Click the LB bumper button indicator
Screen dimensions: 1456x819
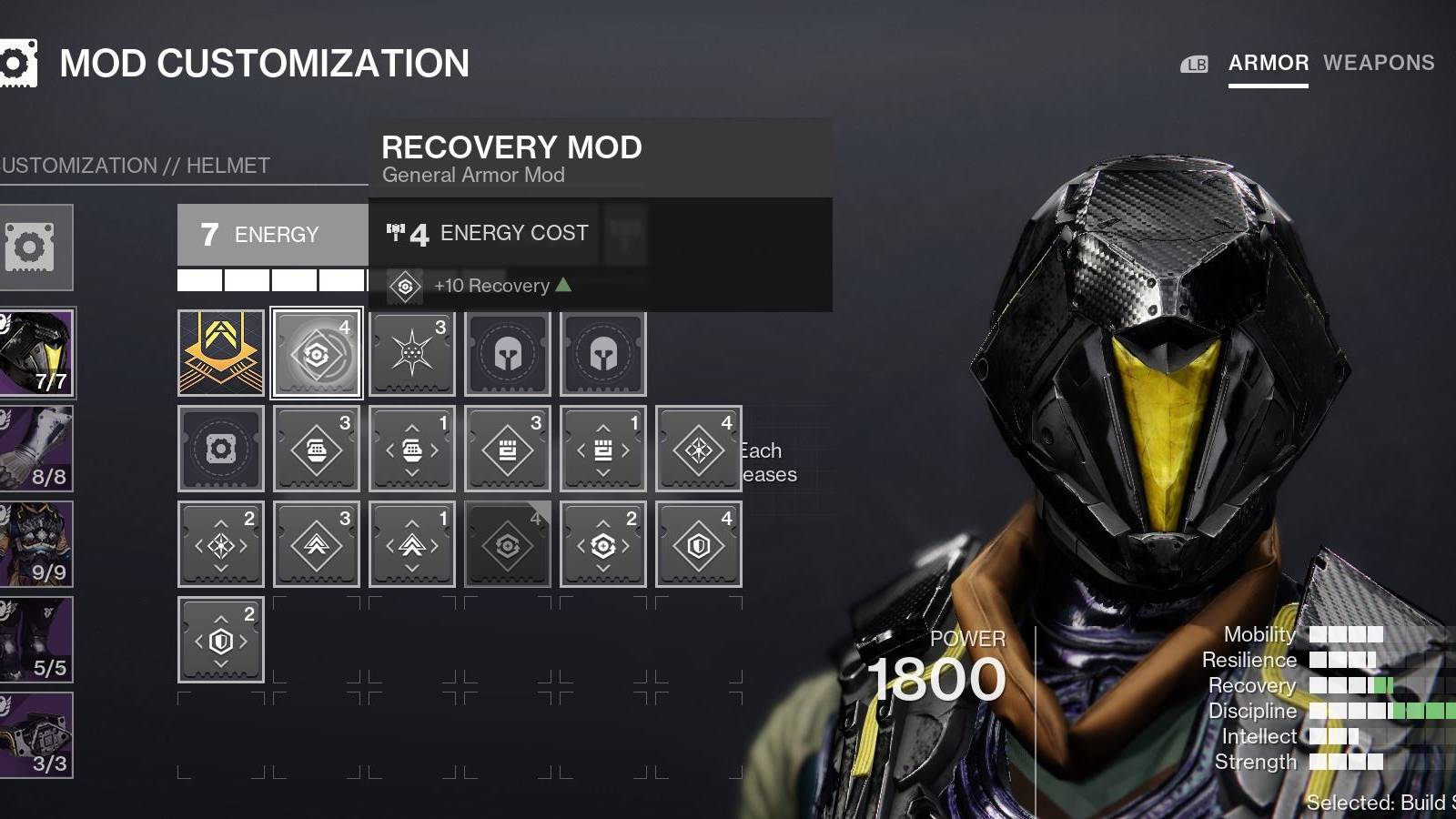pyautogui.click(x=1195, y=64)
